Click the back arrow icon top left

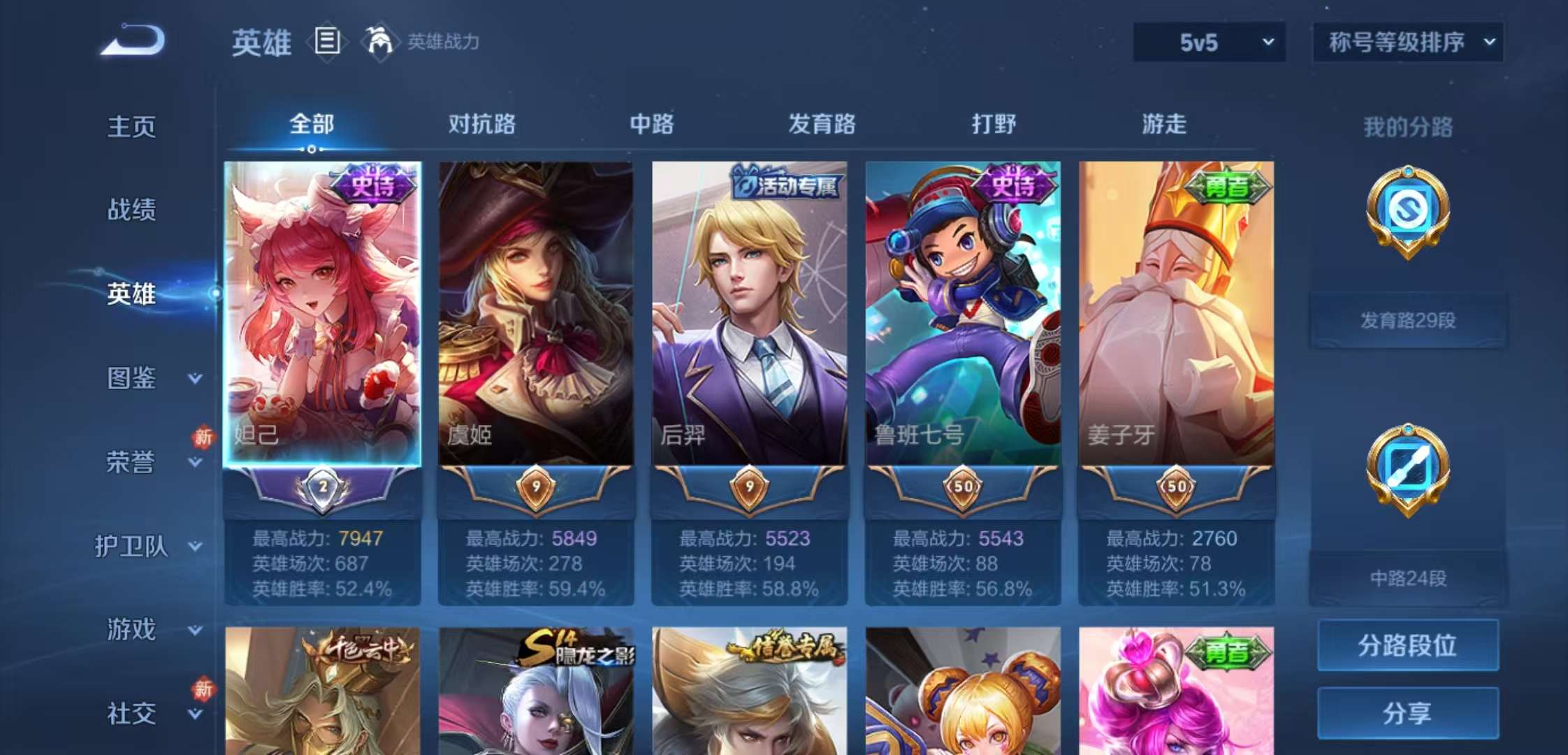[x=131, y=43]
